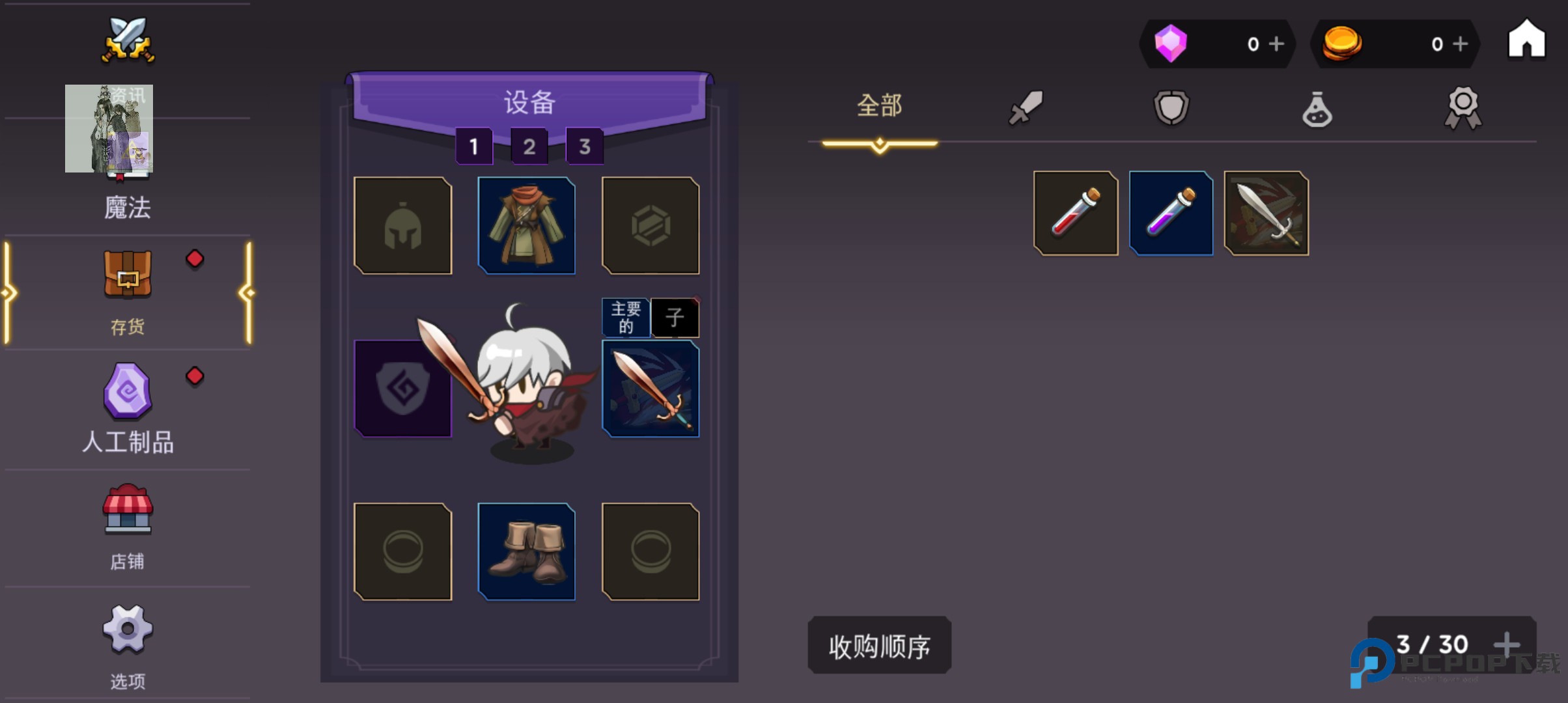Filter items by the shield category icon
Image resolution: width=1568 pixels, height=703 pixels.
coord(1171,107)
